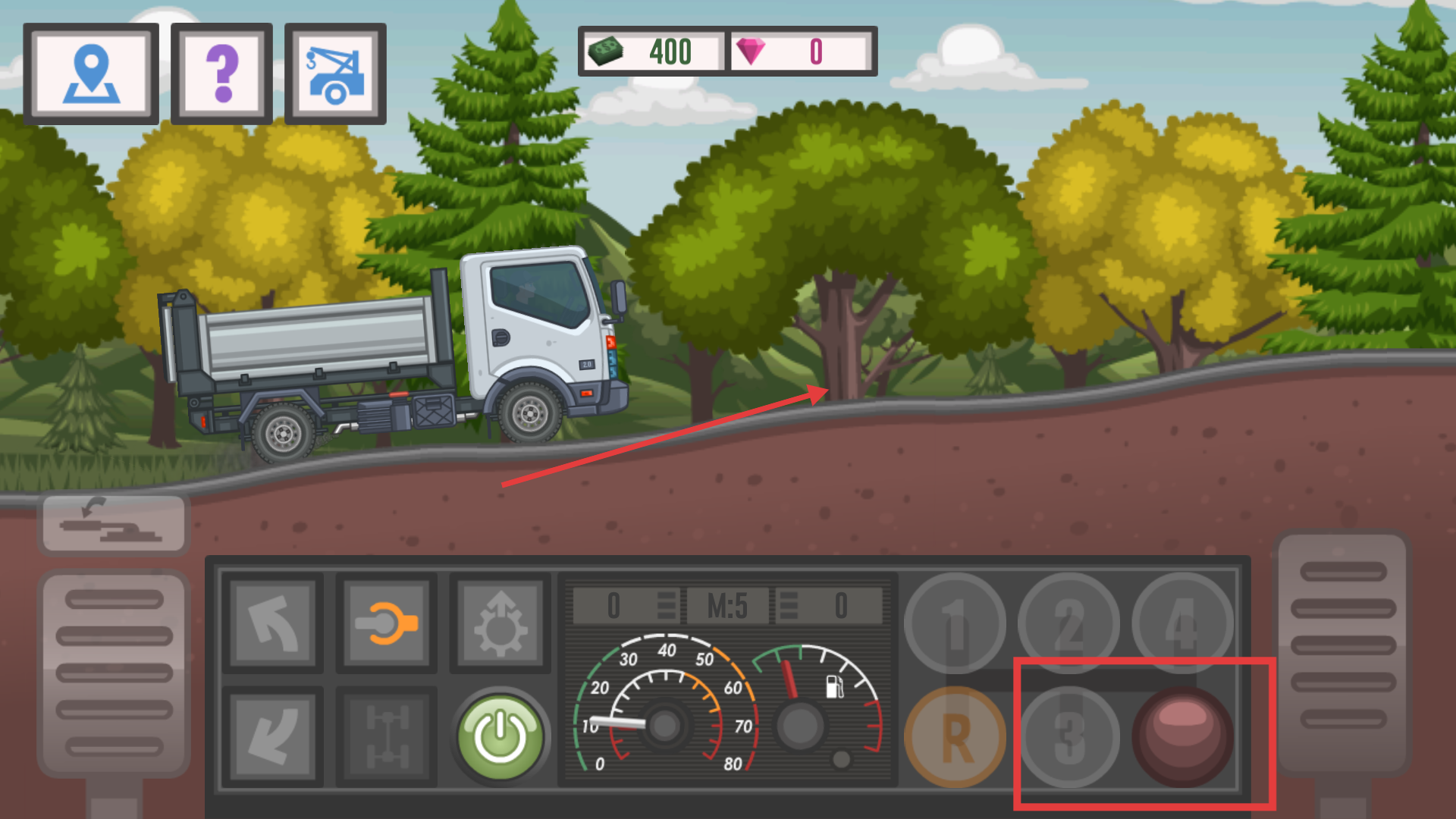This screenshot has height=819, width=1456.
Task: Open the map location pin button
Action: tap(91, 74)
